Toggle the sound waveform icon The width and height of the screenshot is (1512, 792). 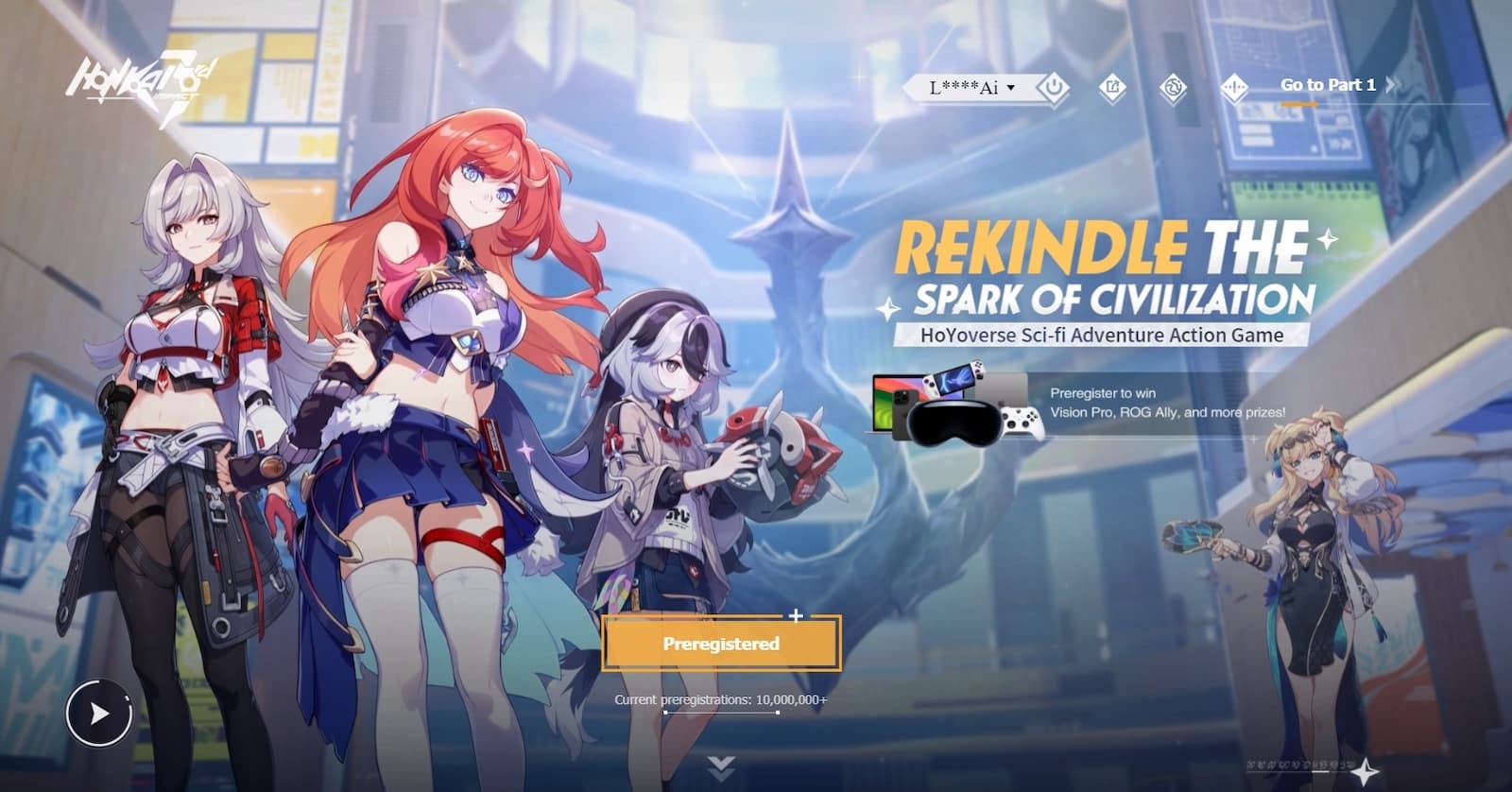click(1233, 88)
